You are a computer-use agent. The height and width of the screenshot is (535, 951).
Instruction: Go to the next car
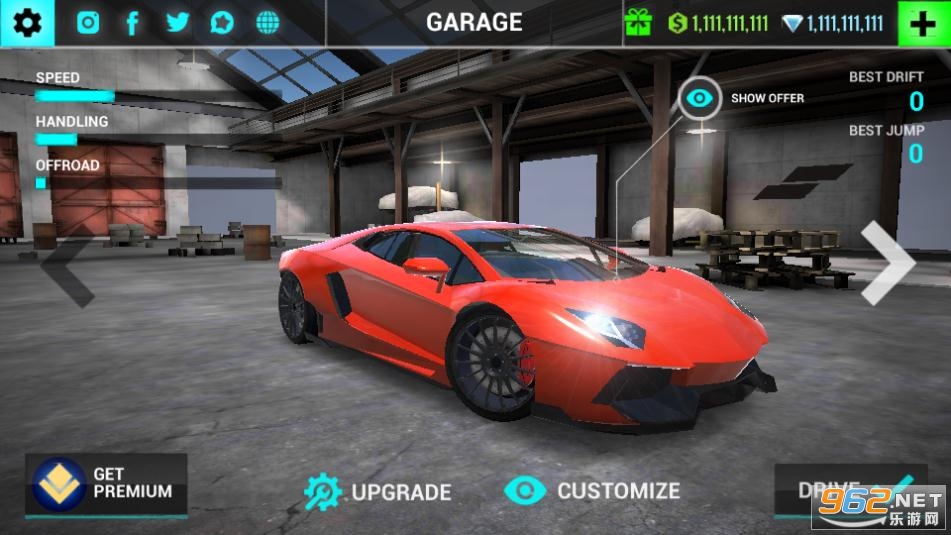(x=887, y=263)
